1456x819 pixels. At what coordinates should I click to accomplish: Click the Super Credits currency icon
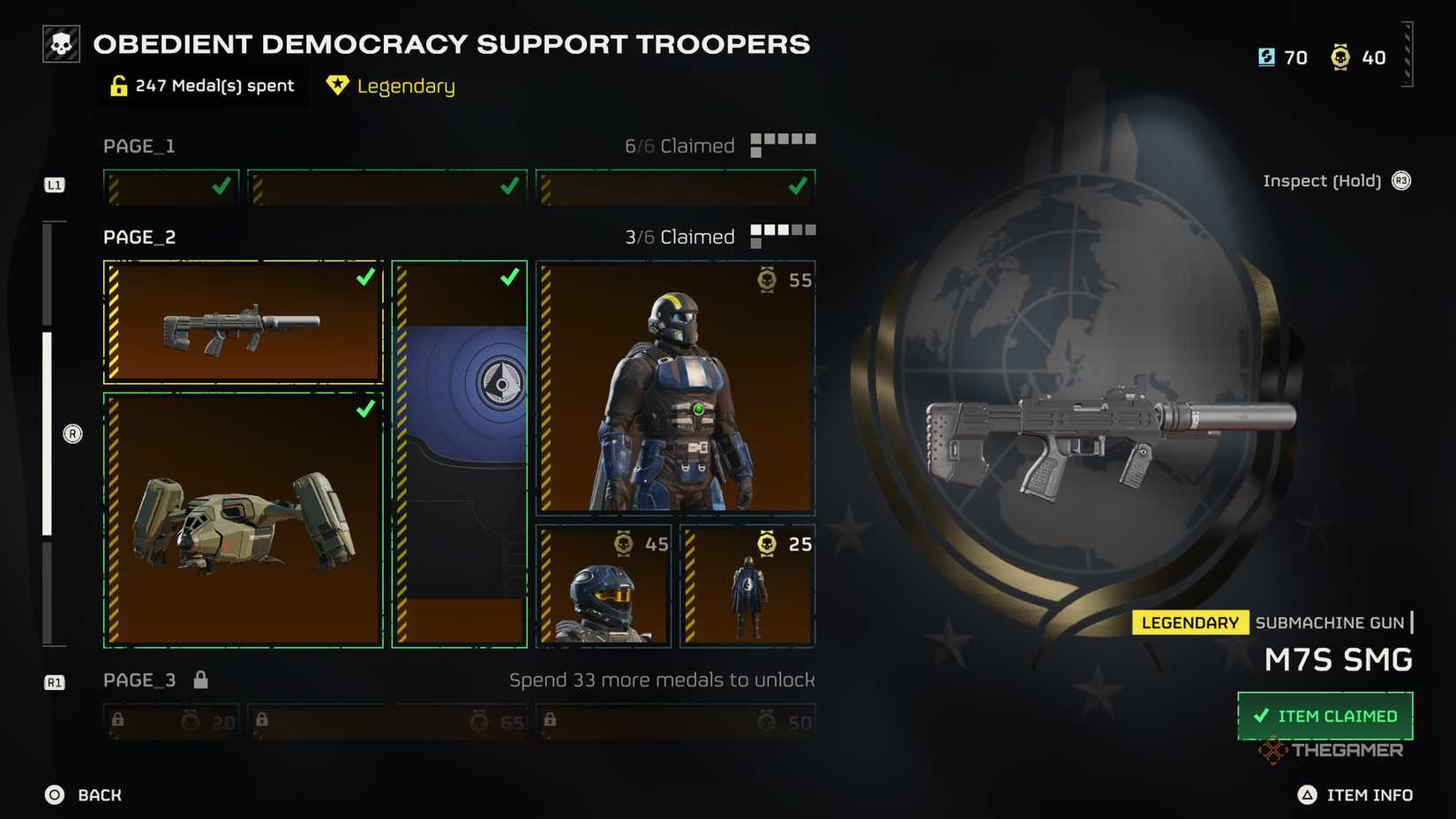pos(1266,57)
